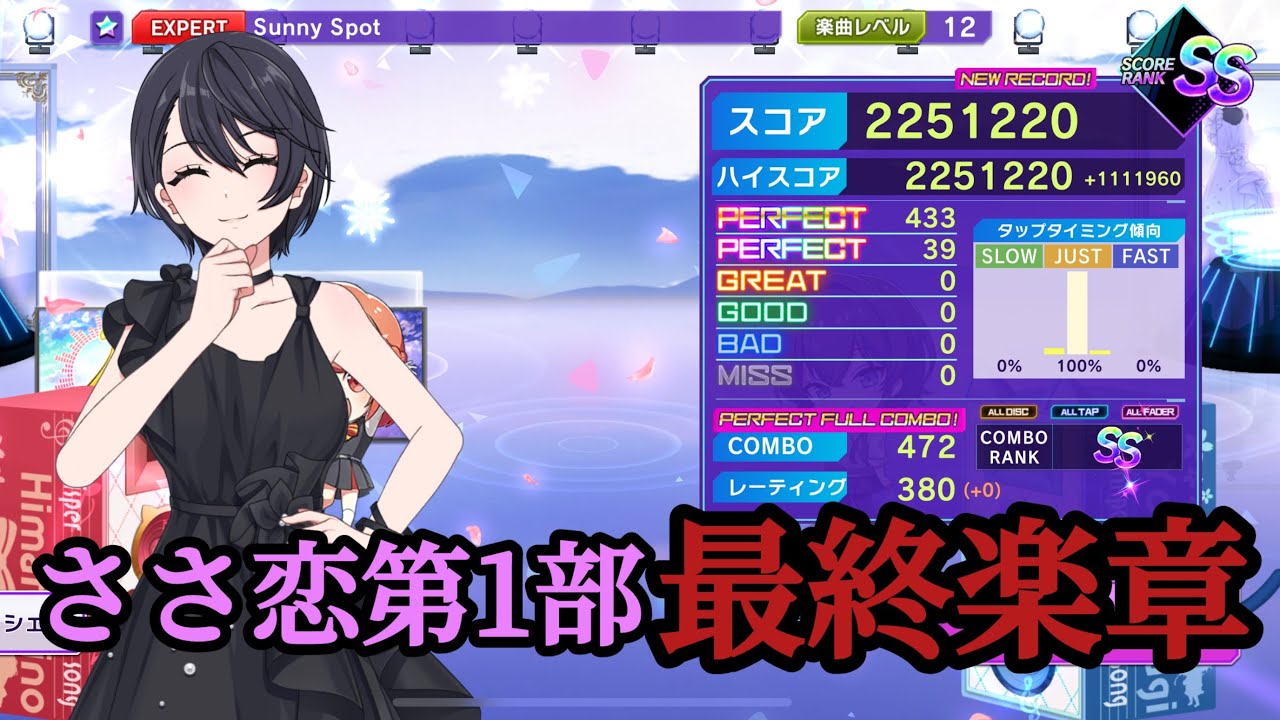Click the PERFECT 433 count row
The width and height of the screenshot is (1280, 720).
[830, 216]
